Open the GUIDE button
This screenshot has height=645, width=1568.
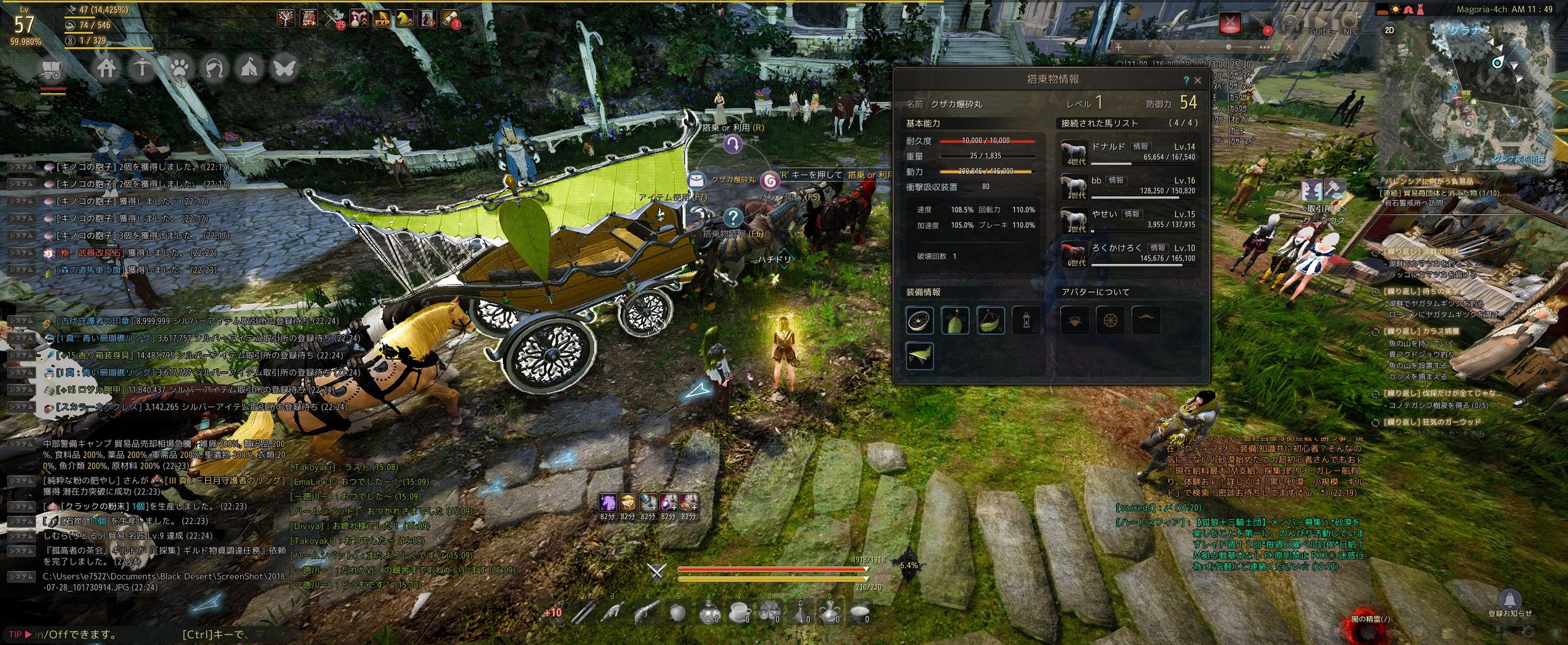(x=1321, y=26)
